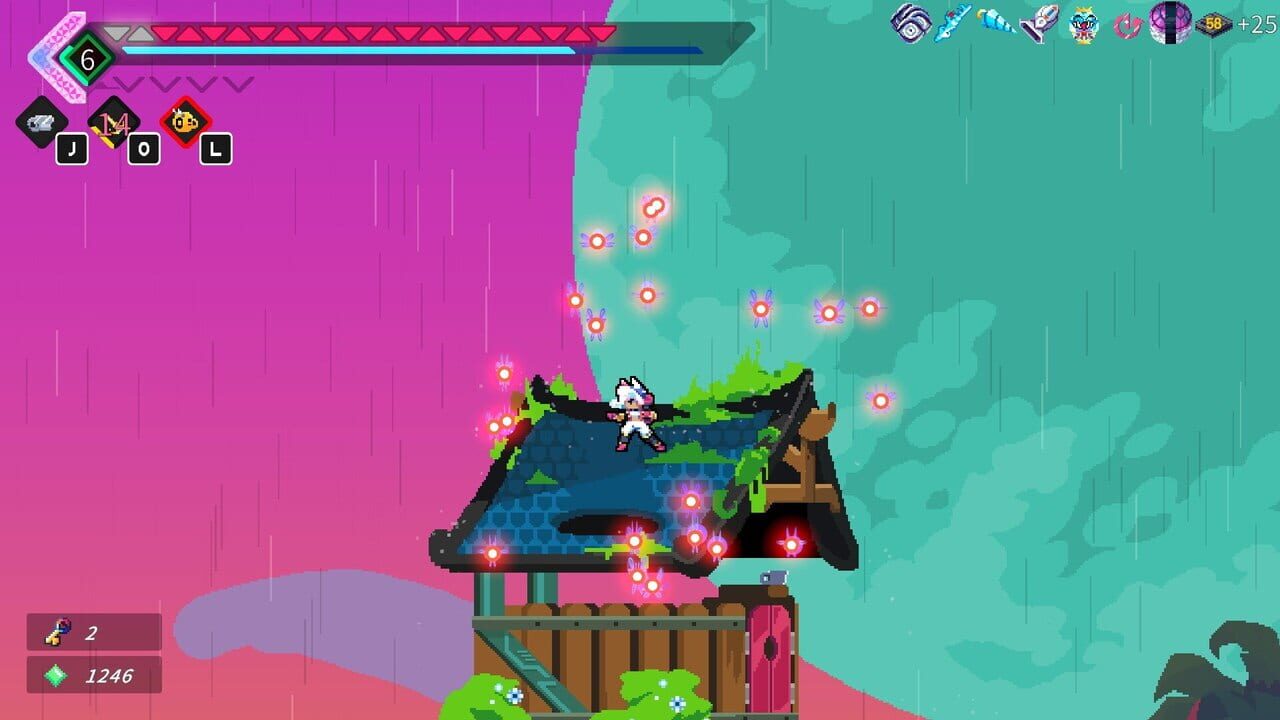The image size is (1280, 720).
Task: Select the pink recycle arrow ability icon
Action: (1127, 25)
